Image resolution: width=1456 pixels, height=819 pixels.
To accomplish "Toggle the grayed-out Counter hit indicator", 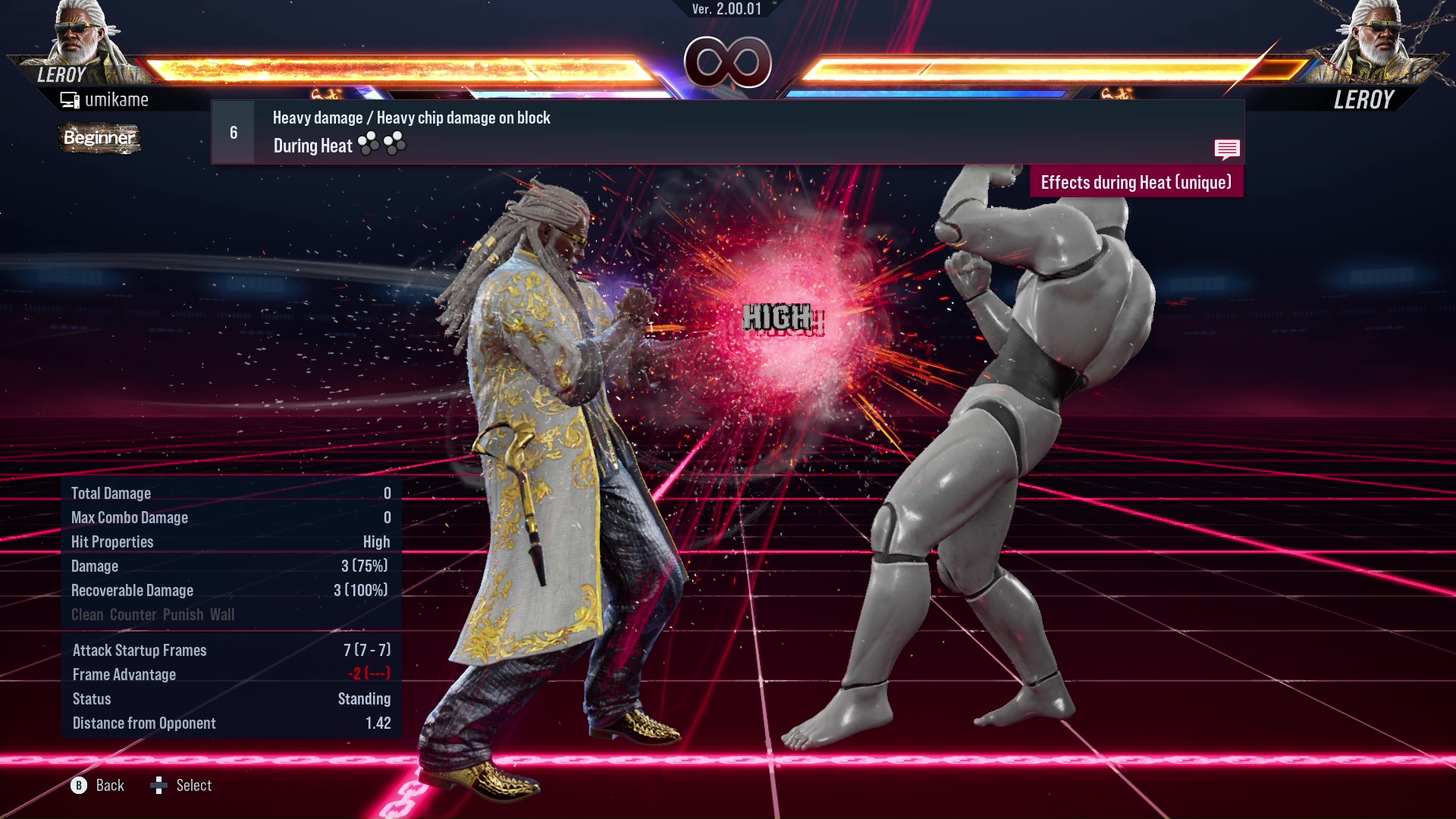I will [x=134, y=614].
